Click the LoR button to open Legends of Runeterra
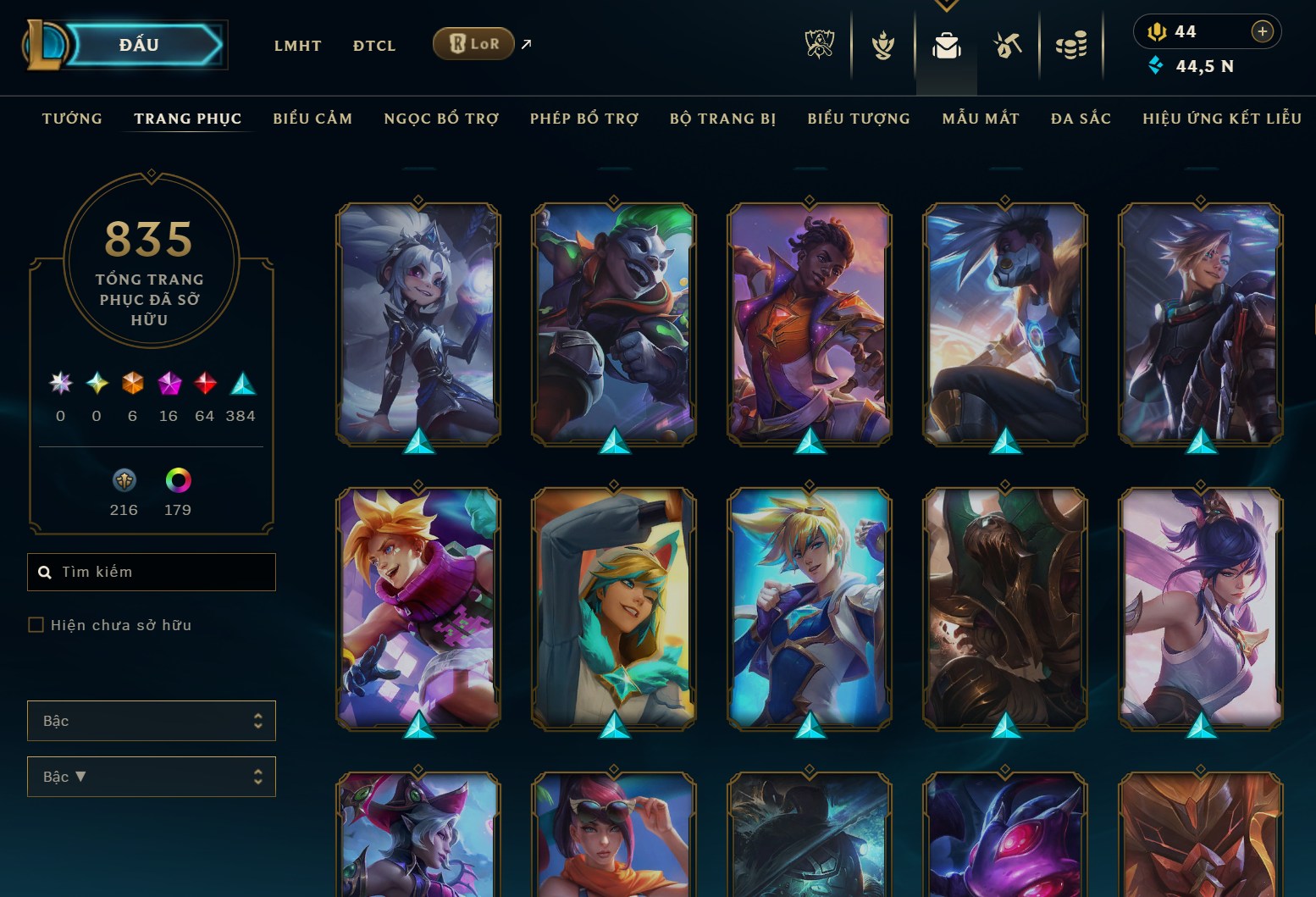 coord(473,43)
